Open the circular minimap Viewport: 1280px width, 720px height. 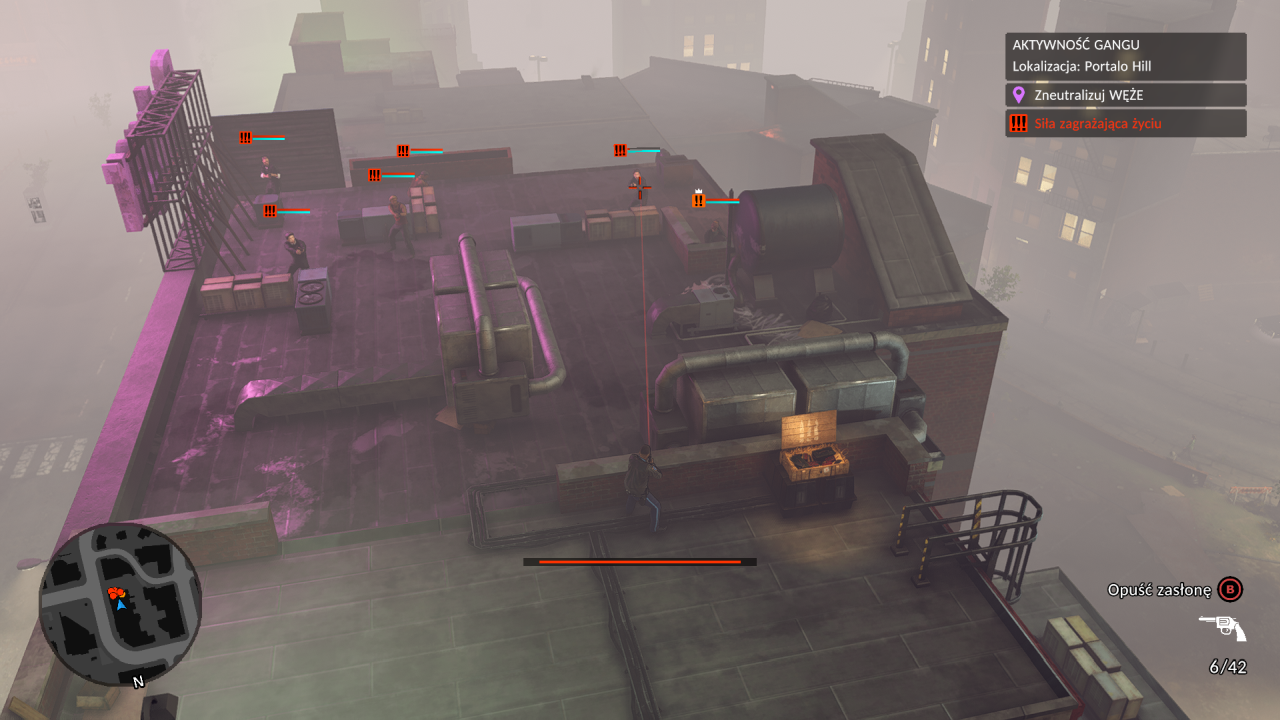(120, 604)
